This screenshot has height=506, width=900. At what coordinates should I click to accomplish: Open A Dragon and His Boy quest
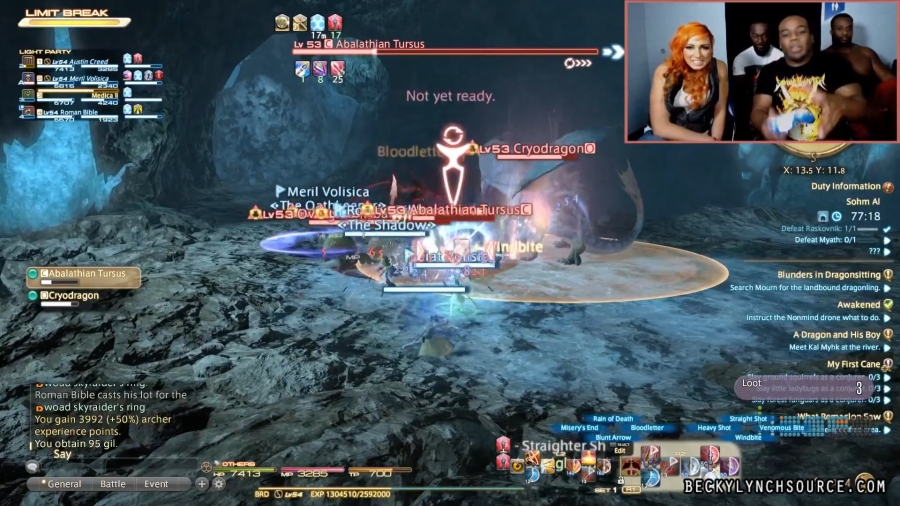point(836,335)
